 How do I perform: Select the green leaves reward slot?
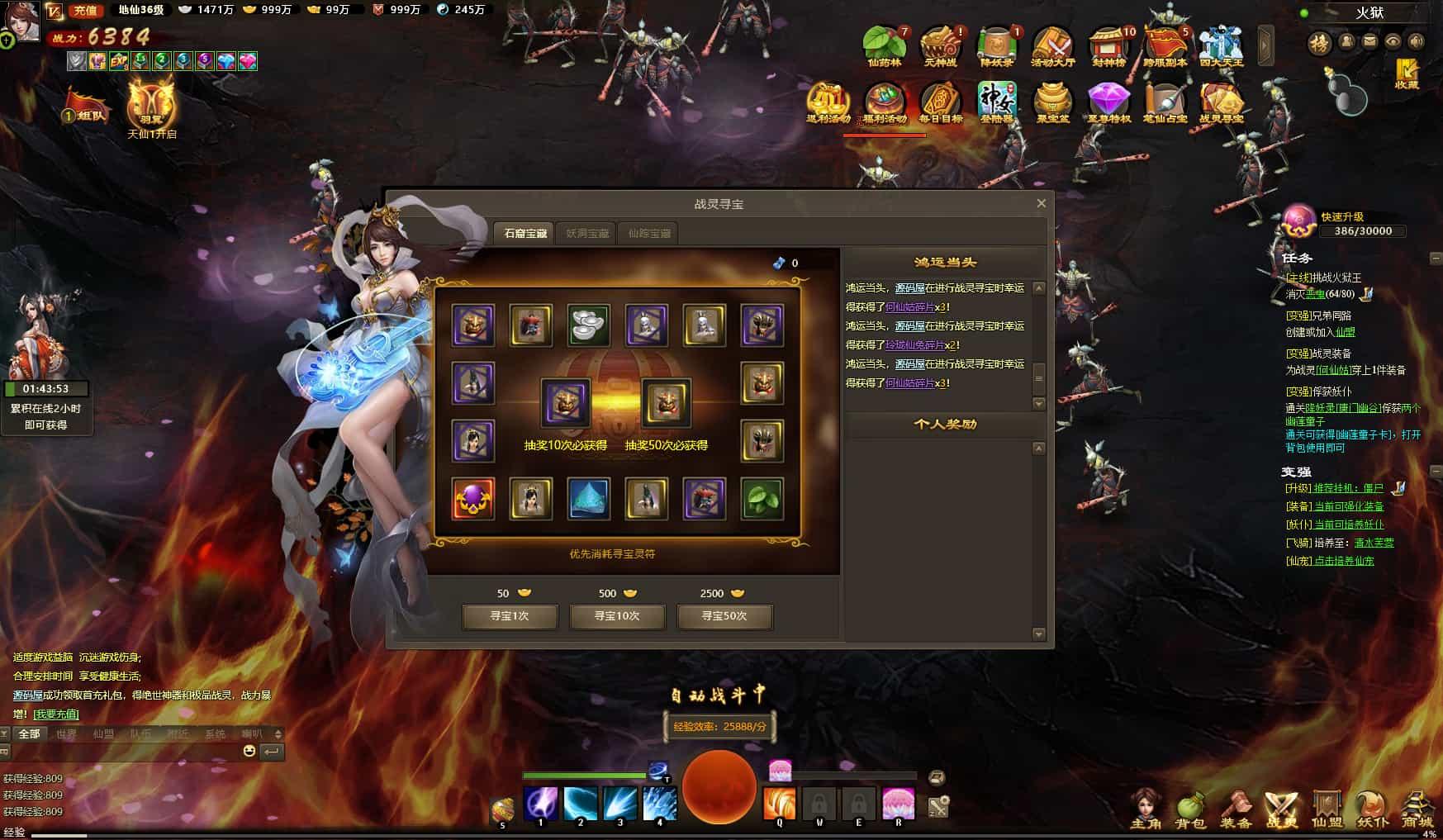tap(762, 498)
